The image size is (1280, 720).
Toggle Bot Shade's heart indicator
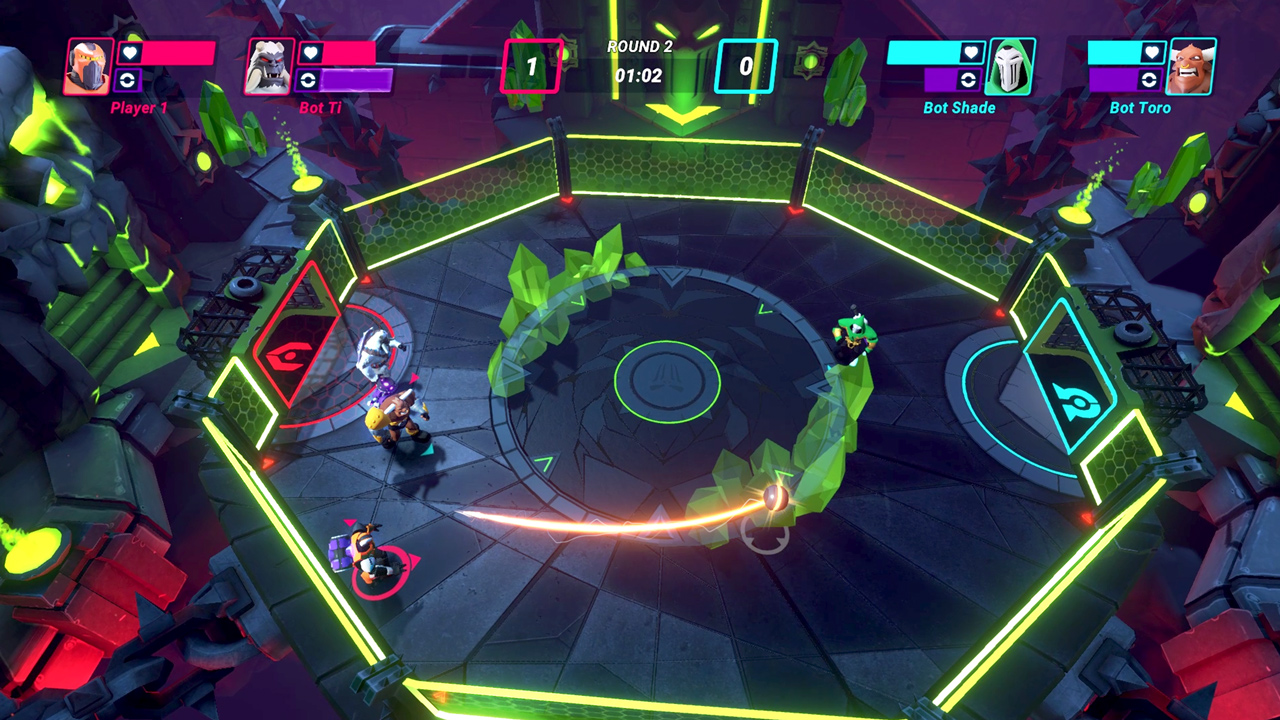click(x=970, y=54)
